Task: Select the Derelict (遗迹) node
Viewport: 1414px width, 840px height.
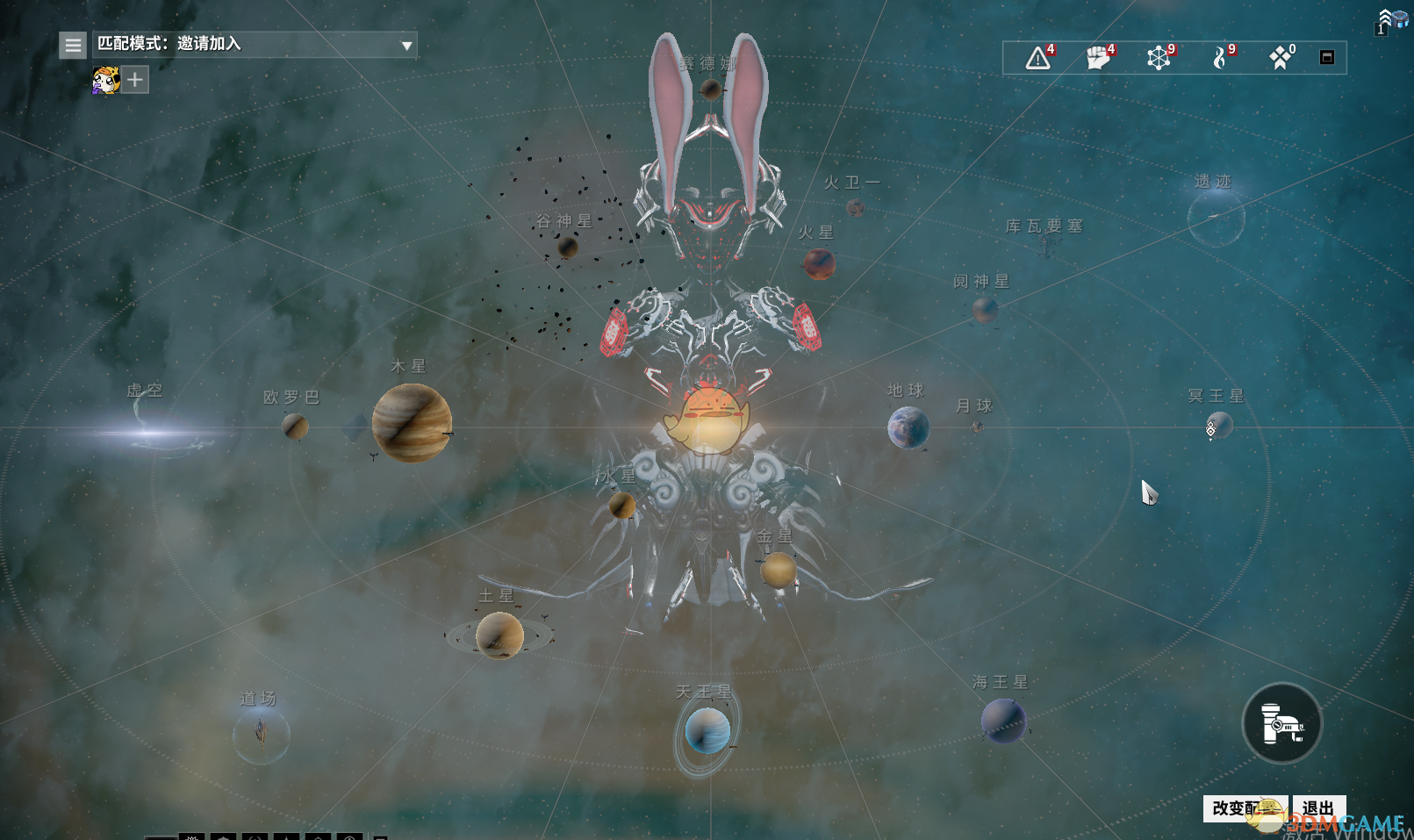Action: pos(1216,218)
